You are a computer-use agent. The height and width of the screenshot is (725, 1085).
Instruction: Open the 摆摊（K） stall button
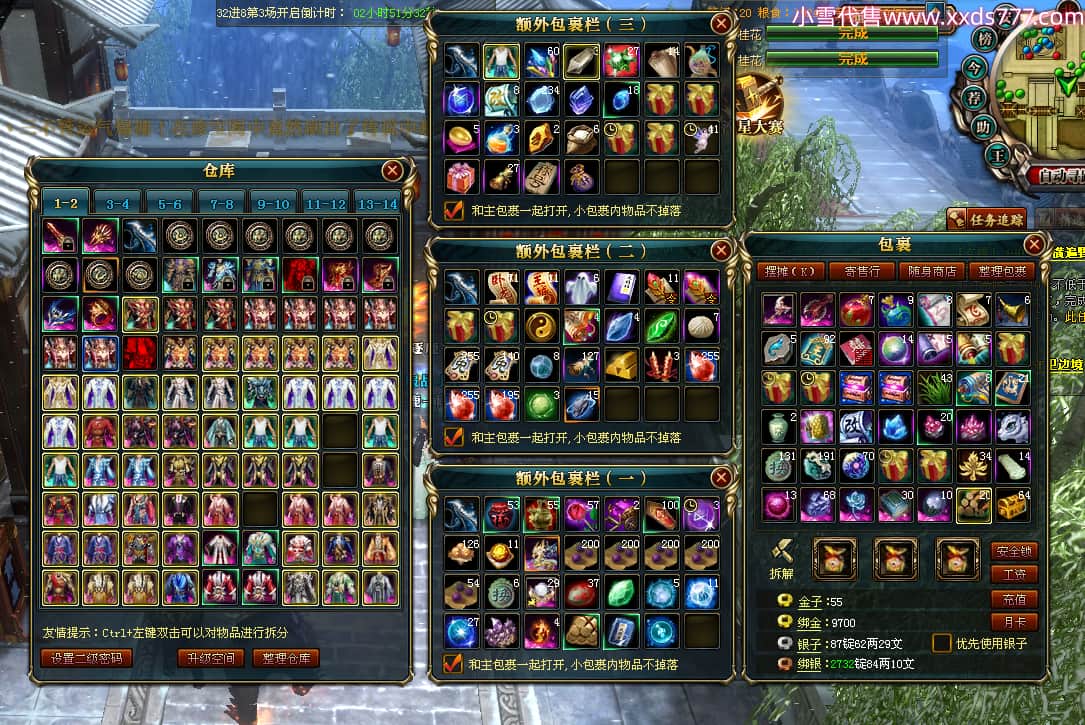[789, 271]
